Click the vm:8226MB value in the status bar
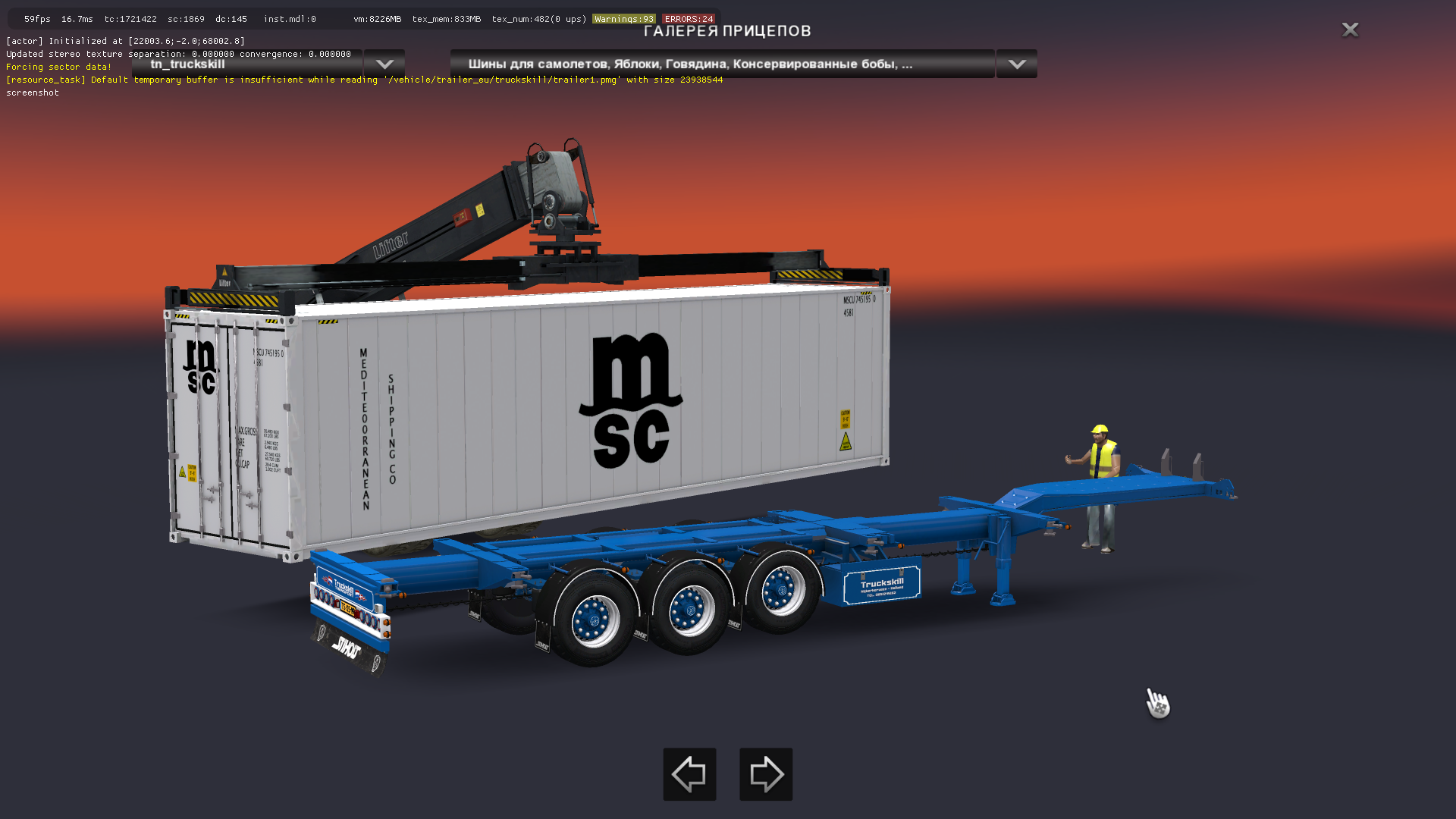This screenshot has height=819, width=1456. [378, 18]
